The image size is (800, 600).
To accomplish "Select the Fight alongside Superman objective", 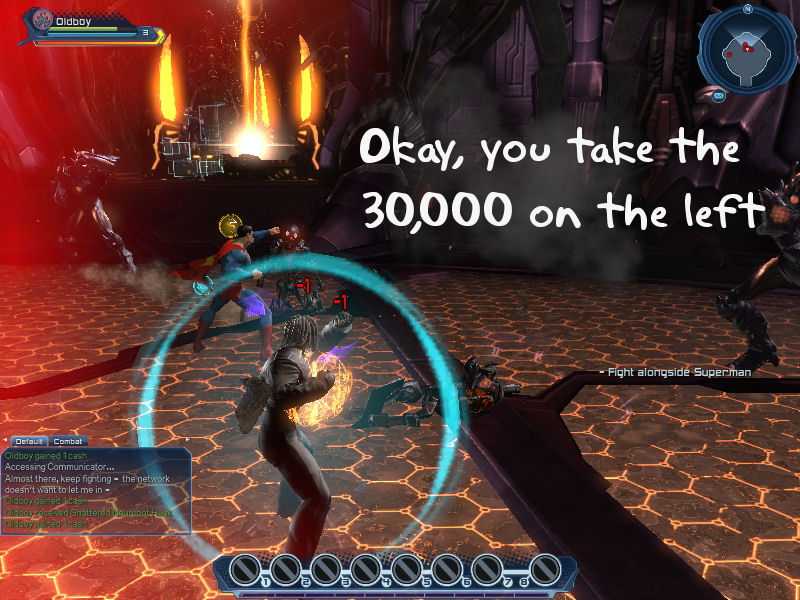I will (679, 371).
